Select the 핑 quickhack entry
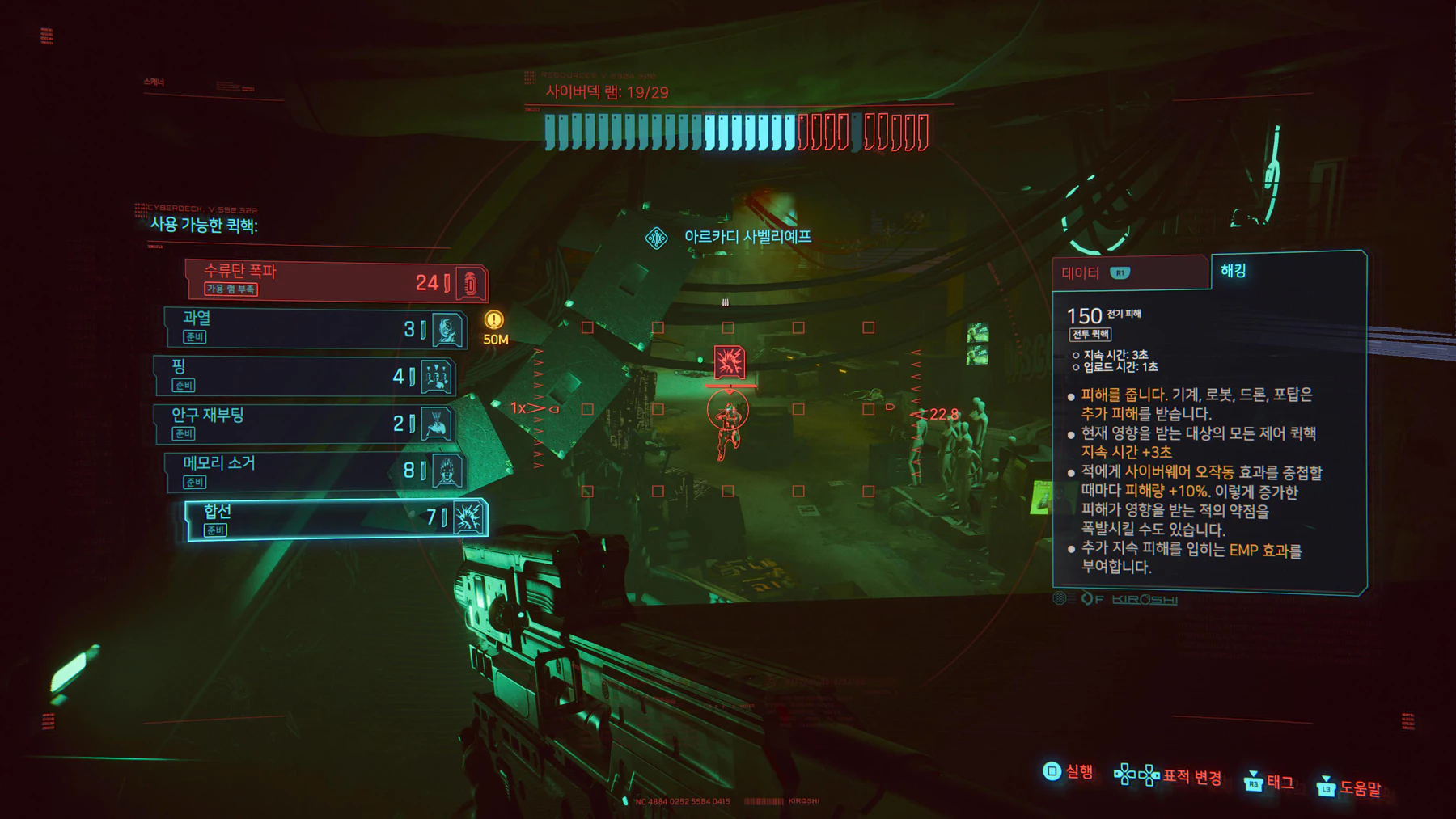Image resolution: width=1456 pixels, height=819 pixels. tap(305, 376)
